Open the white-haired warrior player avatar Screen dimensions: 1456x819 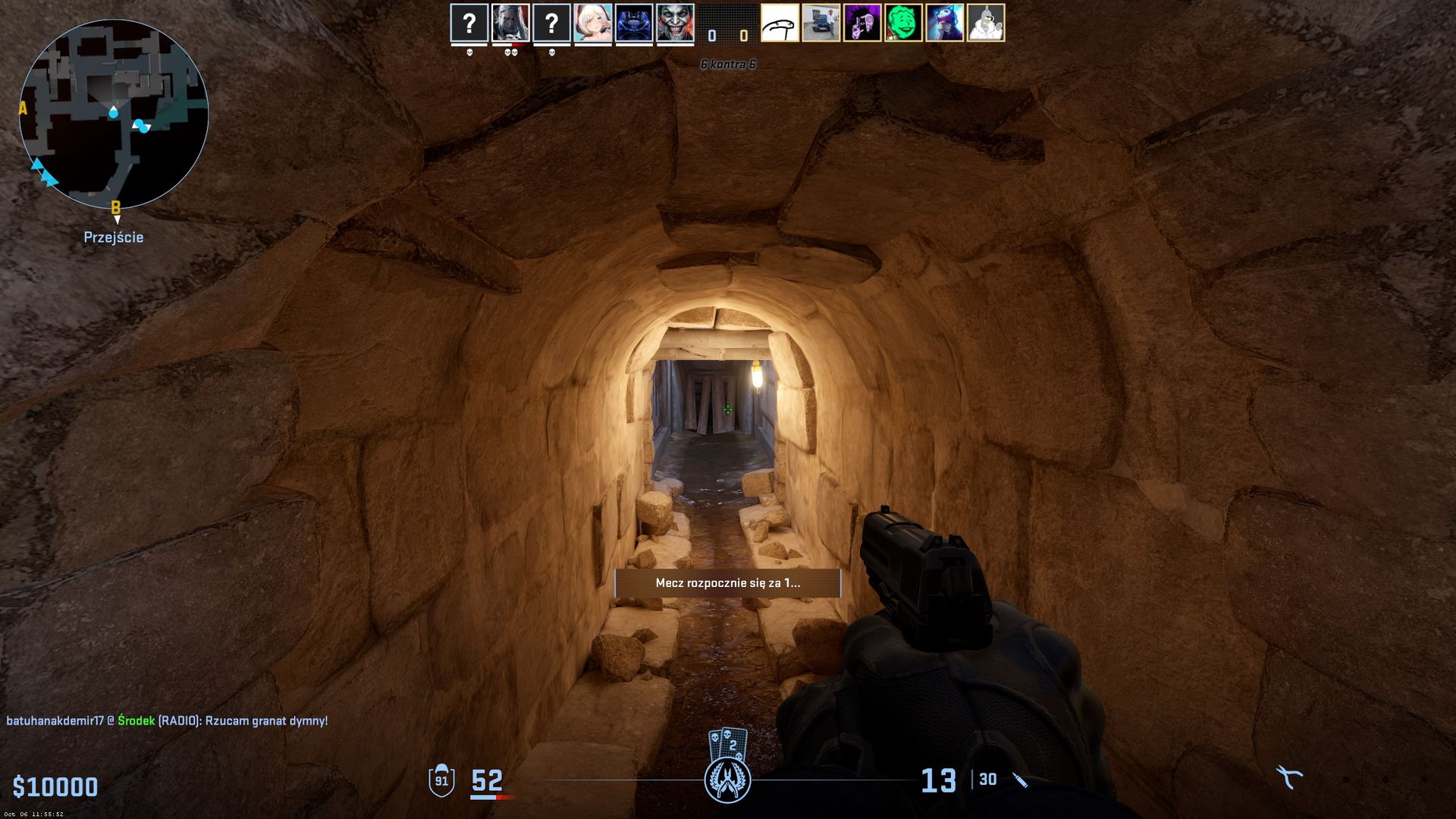[510, 23]
